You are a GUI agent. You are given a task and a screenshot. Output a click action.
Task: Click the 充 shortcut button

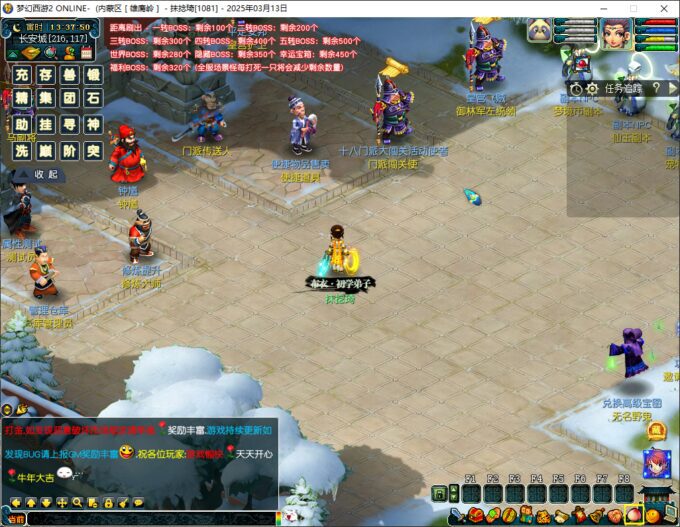(x=22, y=75)
